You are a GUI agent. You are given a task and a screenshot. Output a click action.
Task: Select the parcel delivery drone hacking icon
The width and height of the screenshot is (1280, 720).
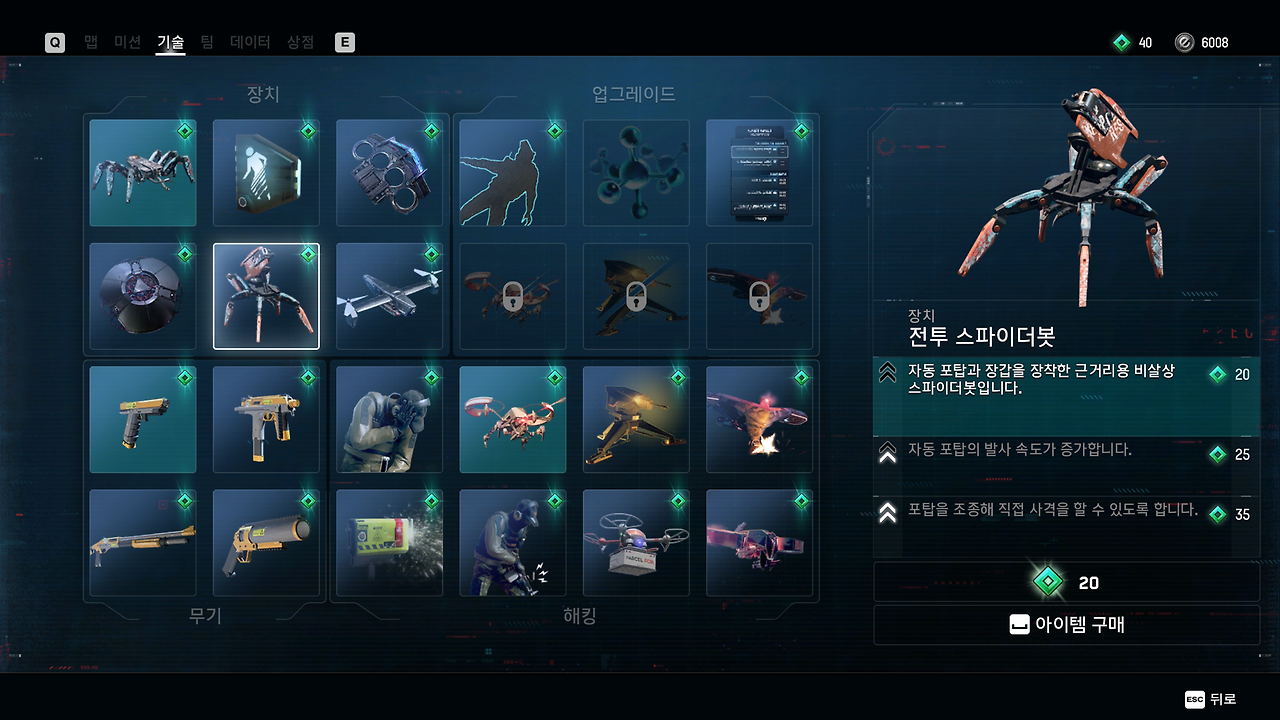(x=635, y=542)
